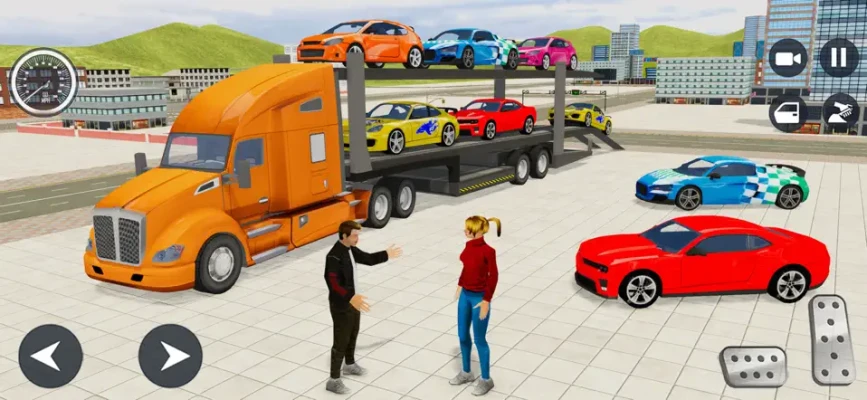Switch the camera view
The height and width of the screenshot is (400, 867).
point(788,57)
